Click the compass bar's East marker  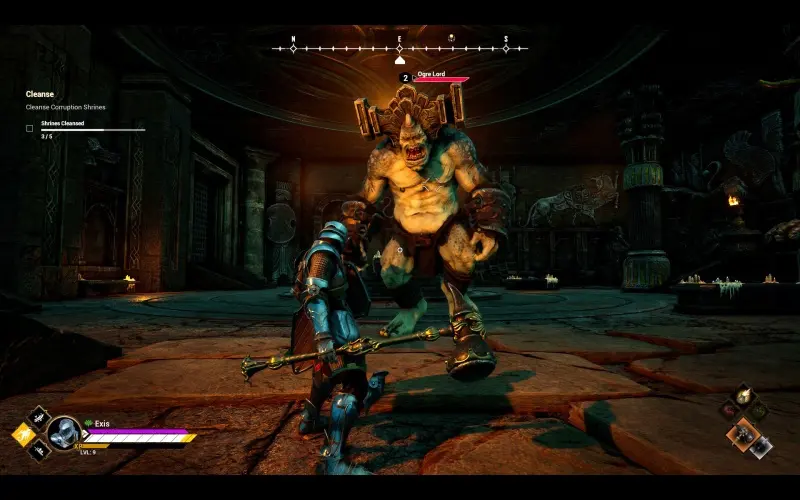pos(399,47)
